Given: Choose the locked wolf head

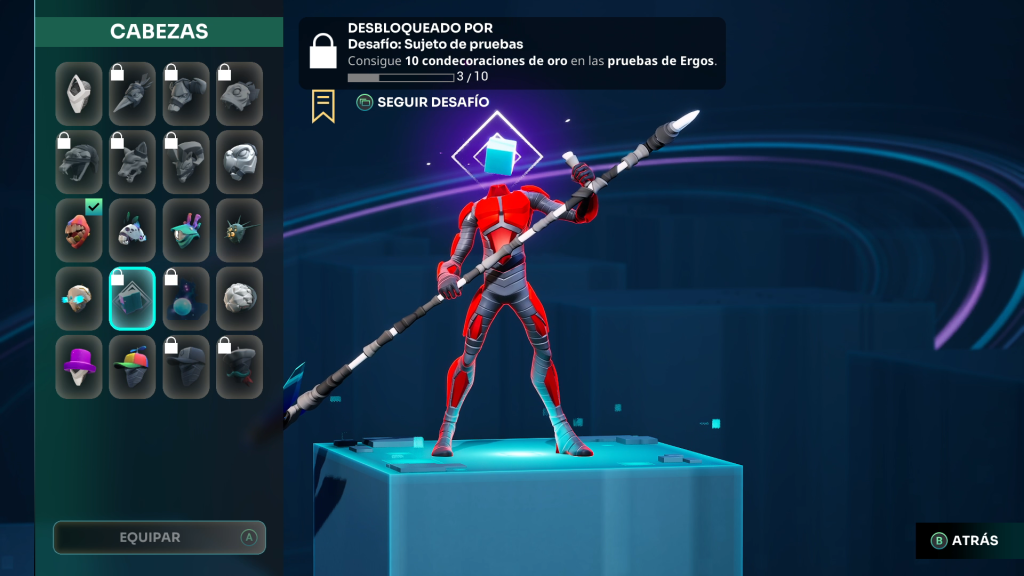Looking at the screenshot, I should 132,162.
